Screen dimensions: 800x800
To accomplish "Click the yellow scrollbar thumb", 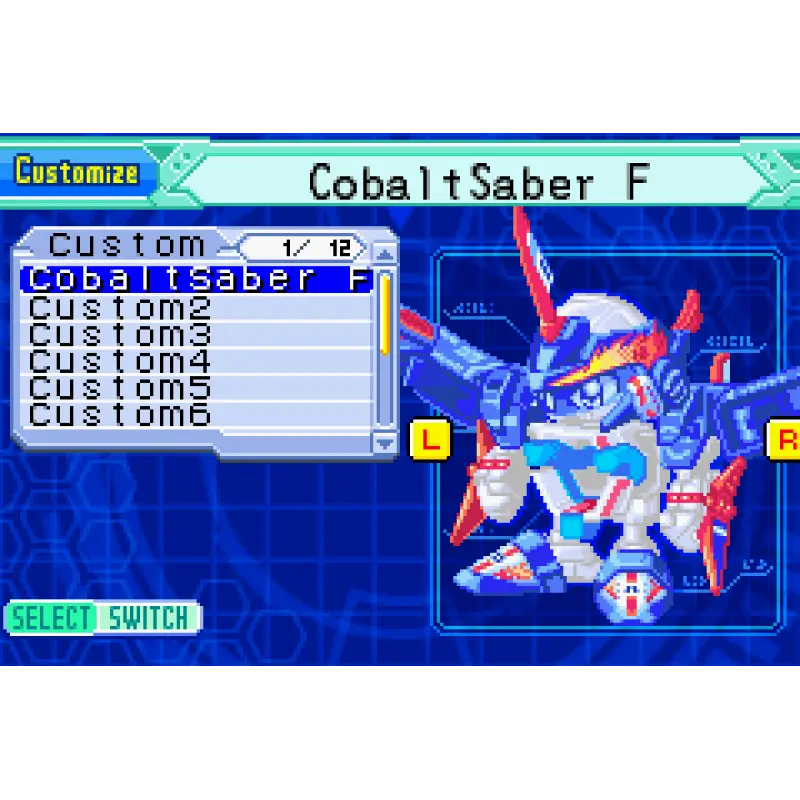I will [385, 310].
